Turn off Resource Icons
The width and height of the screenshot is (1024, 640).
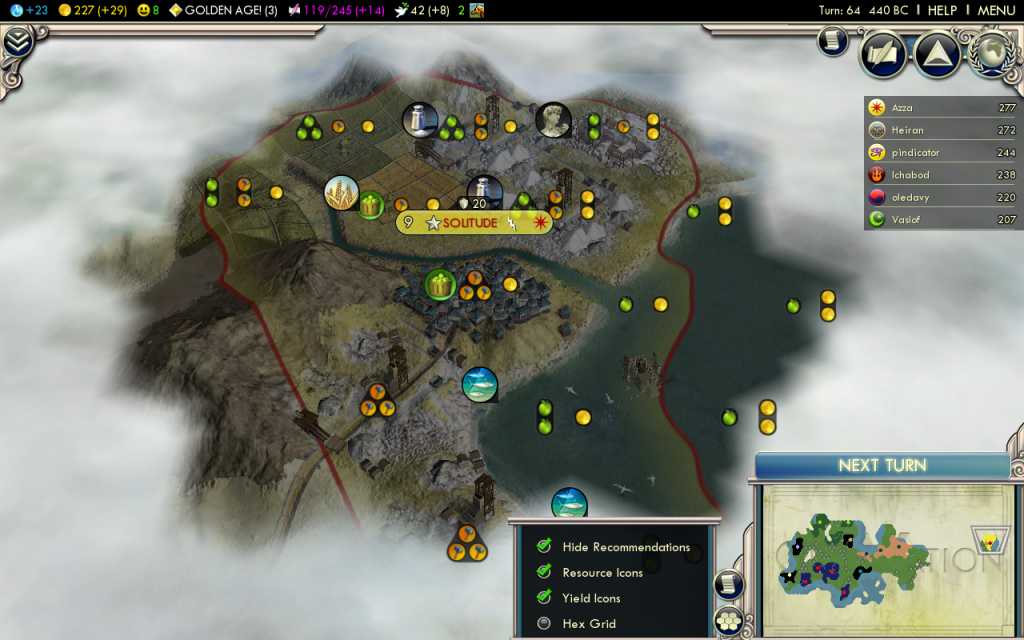(x=544, y=572)
